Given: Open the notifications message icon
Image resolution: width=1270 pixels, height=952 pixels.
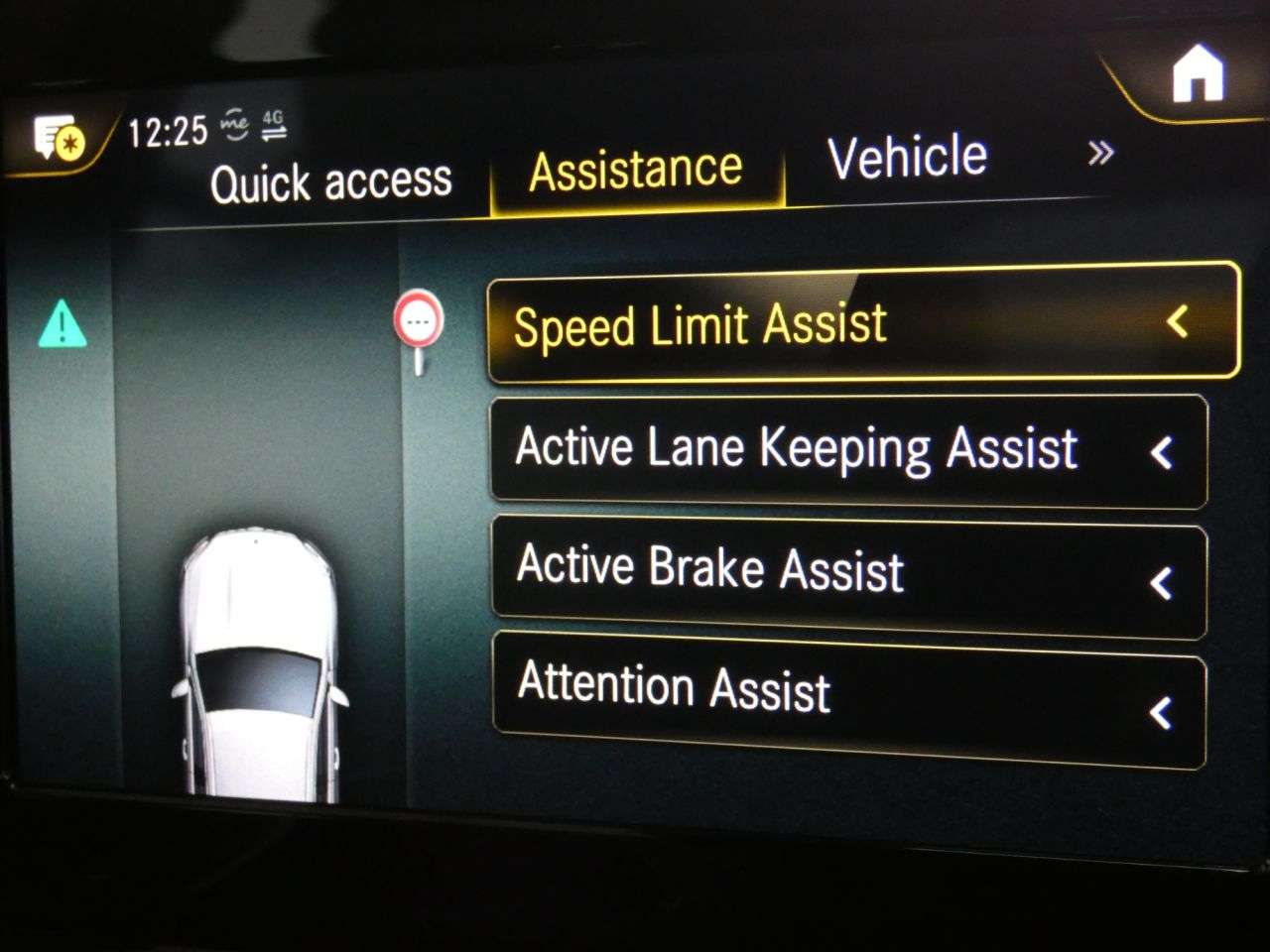Looking at the screenshot, I should [x=59, y=140].
